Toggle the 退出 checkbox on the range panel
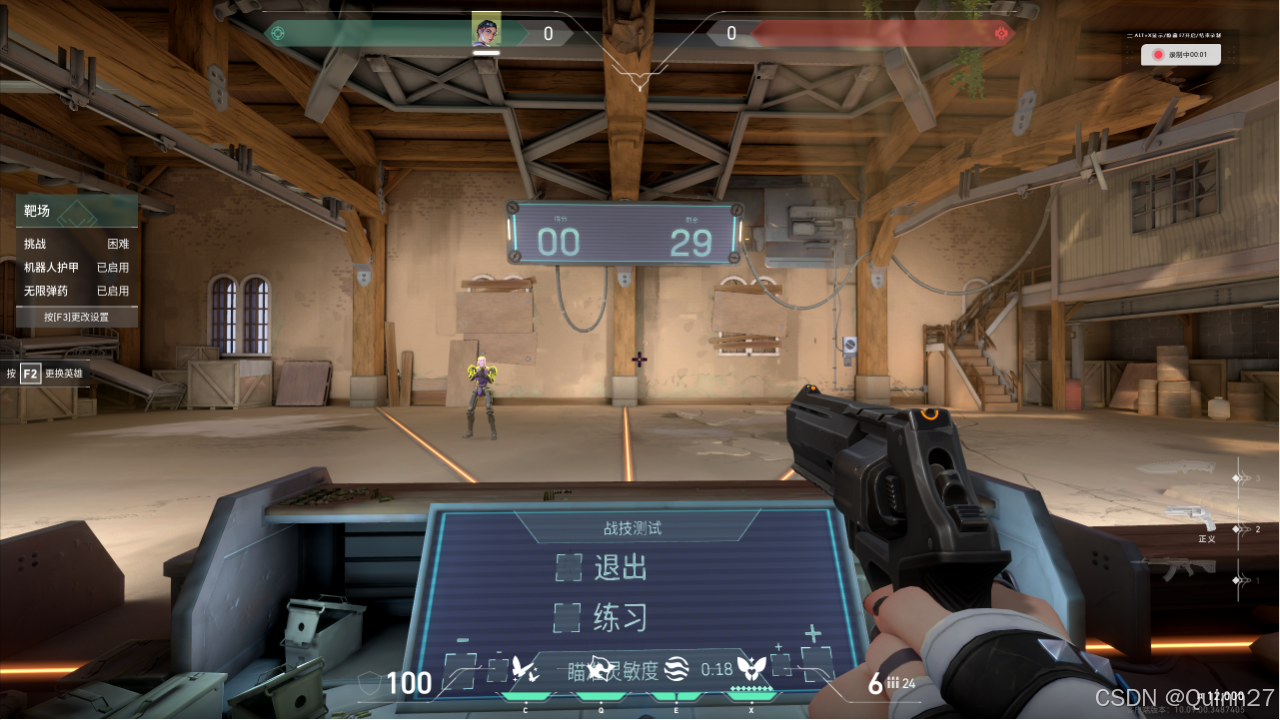 [x=568, y=567]
